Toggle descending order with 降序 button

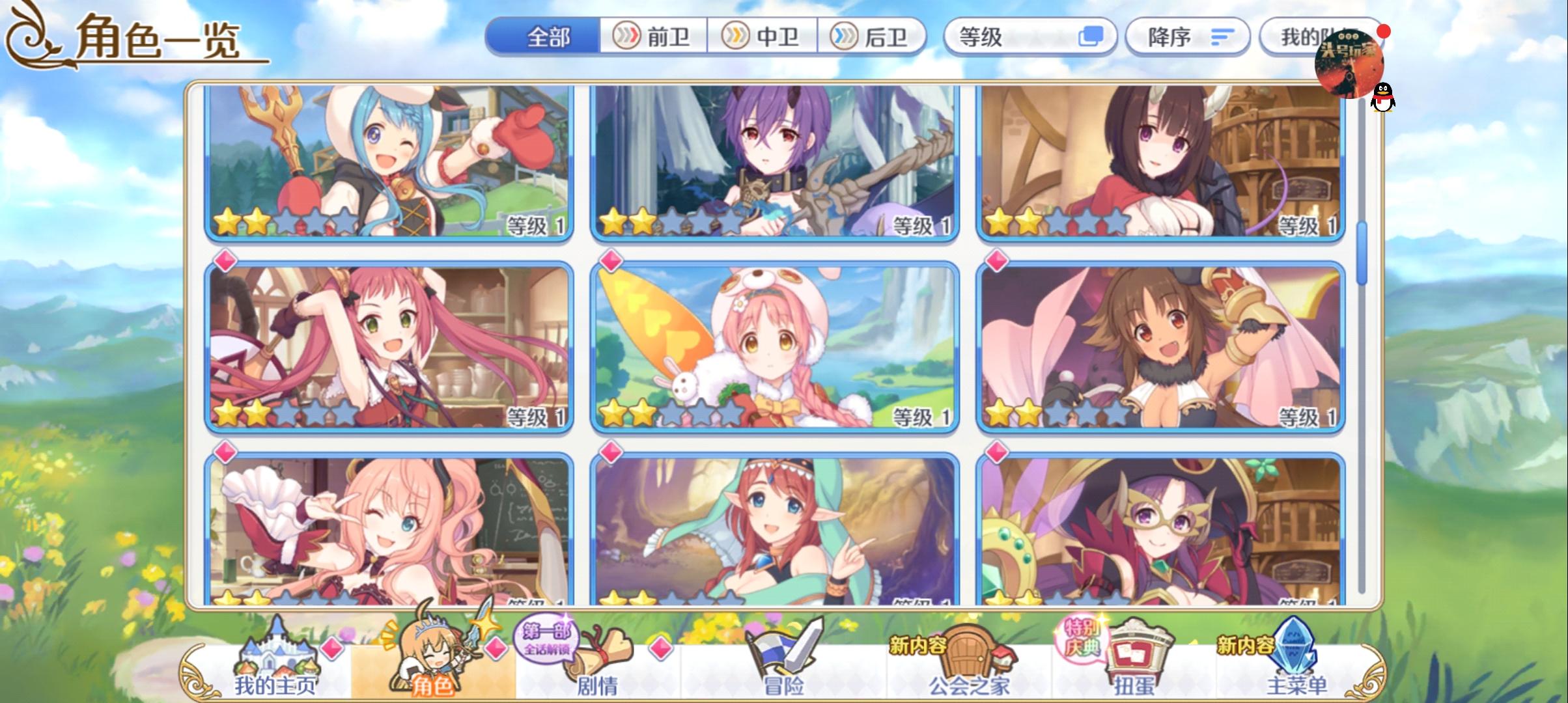(1186, 37)
